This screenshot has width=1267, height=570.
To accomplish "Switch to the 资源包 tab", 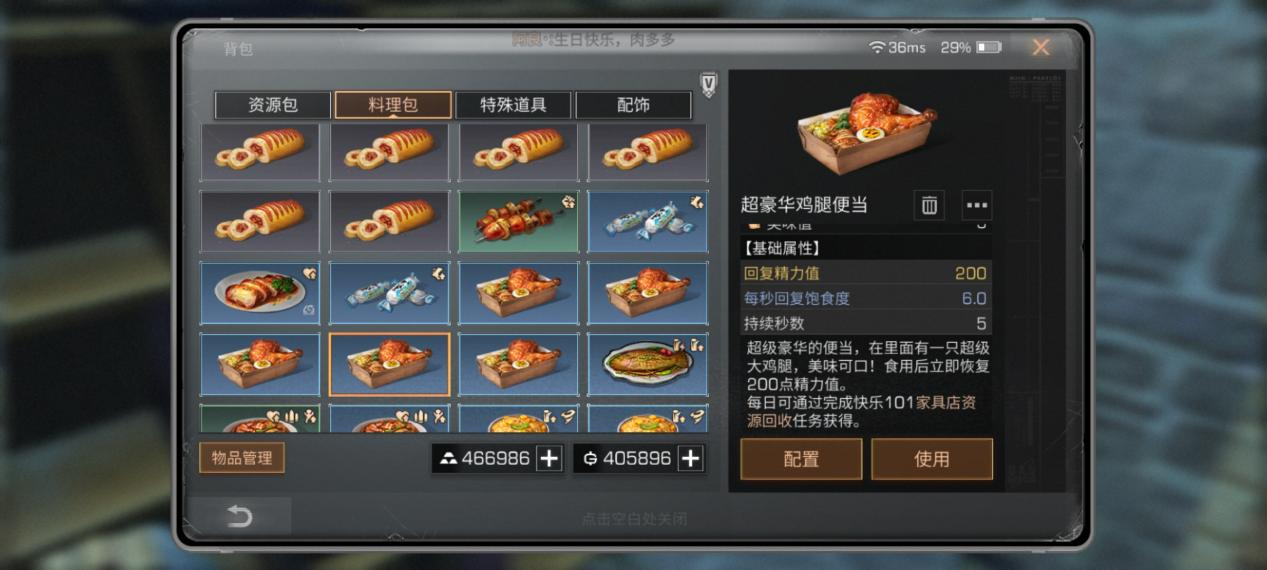I will [272, 105].
